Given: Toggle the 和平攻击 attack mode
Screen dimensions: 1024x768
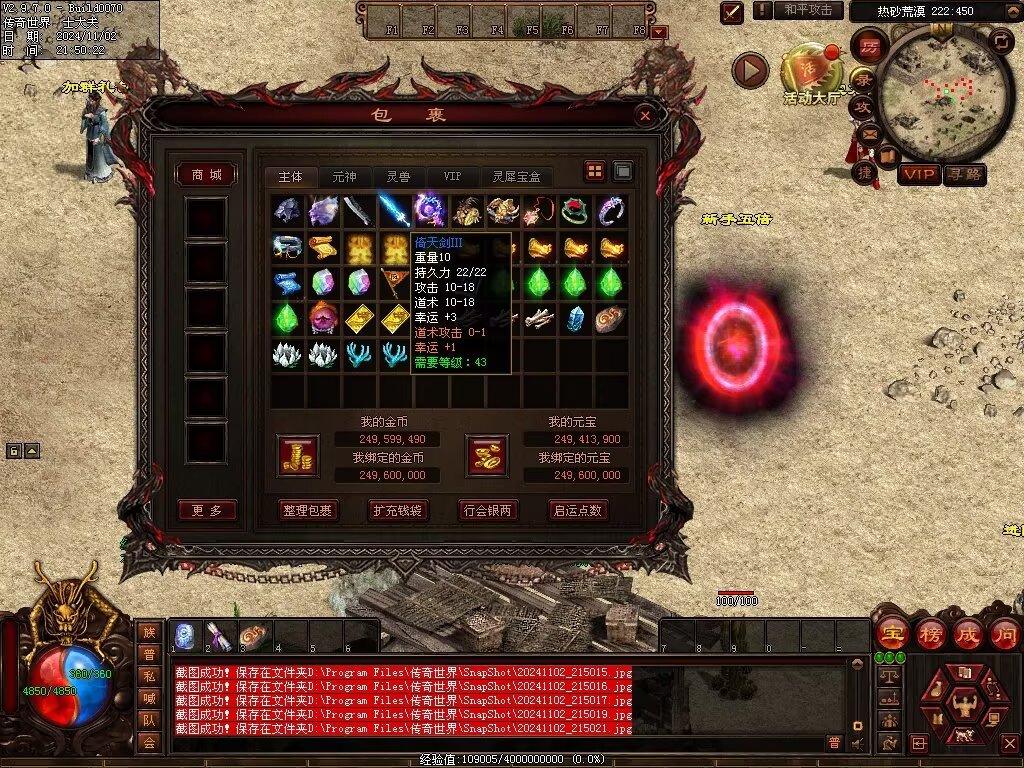Looking at the screenshot, I should (x=808, y=10).
